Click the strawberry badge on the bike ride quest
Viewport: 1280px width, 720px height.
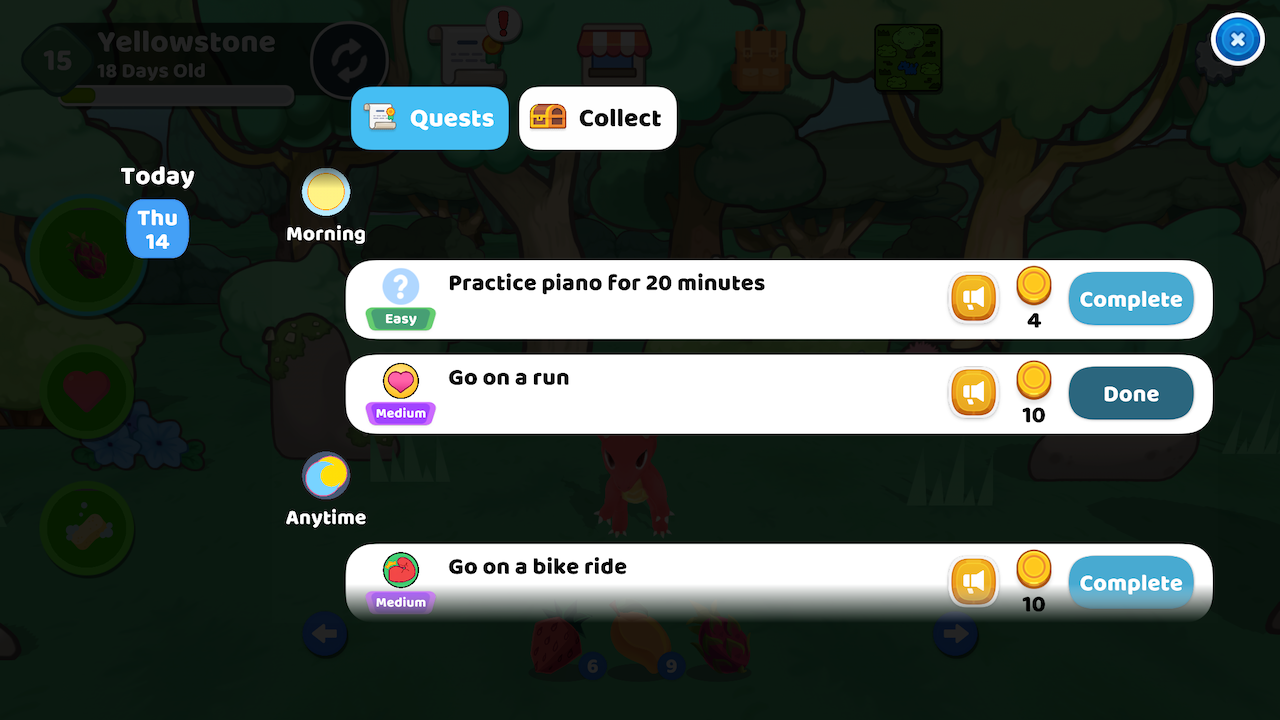[x=399, y=568]
